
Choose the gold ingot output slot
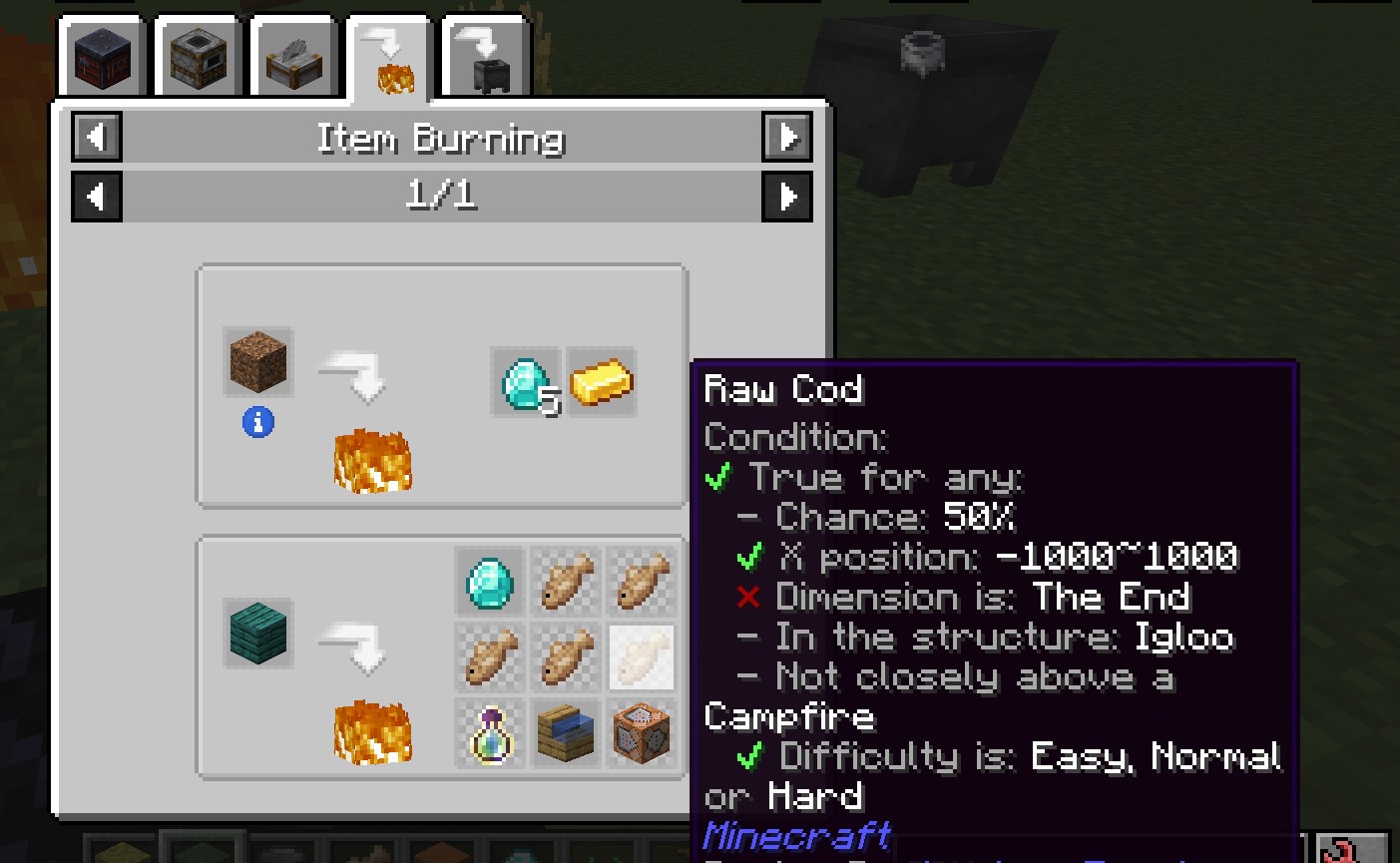tap(601, 382)
